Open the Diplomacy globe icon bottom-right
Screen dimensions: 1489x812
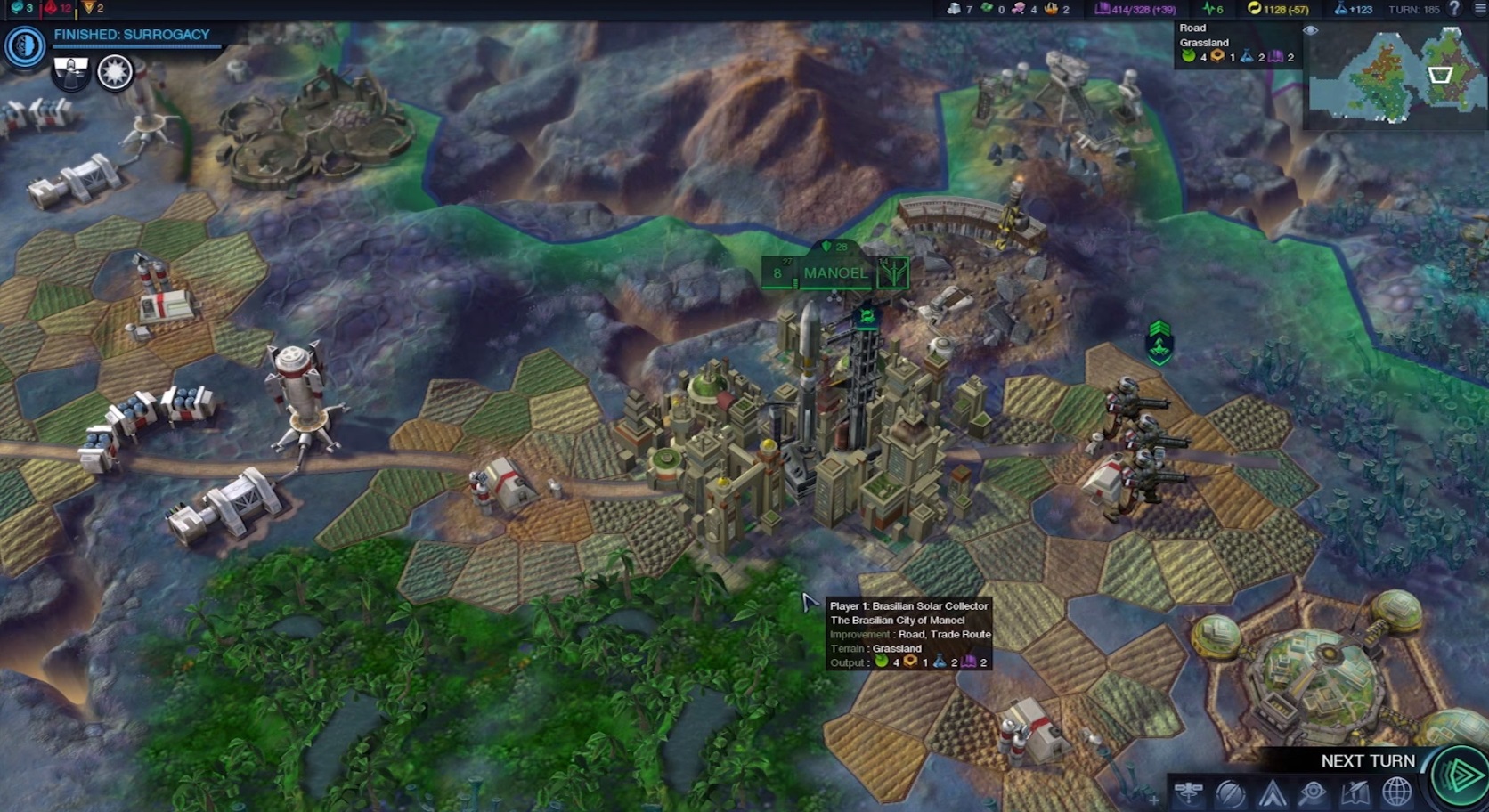click(x=1395, y=792)
